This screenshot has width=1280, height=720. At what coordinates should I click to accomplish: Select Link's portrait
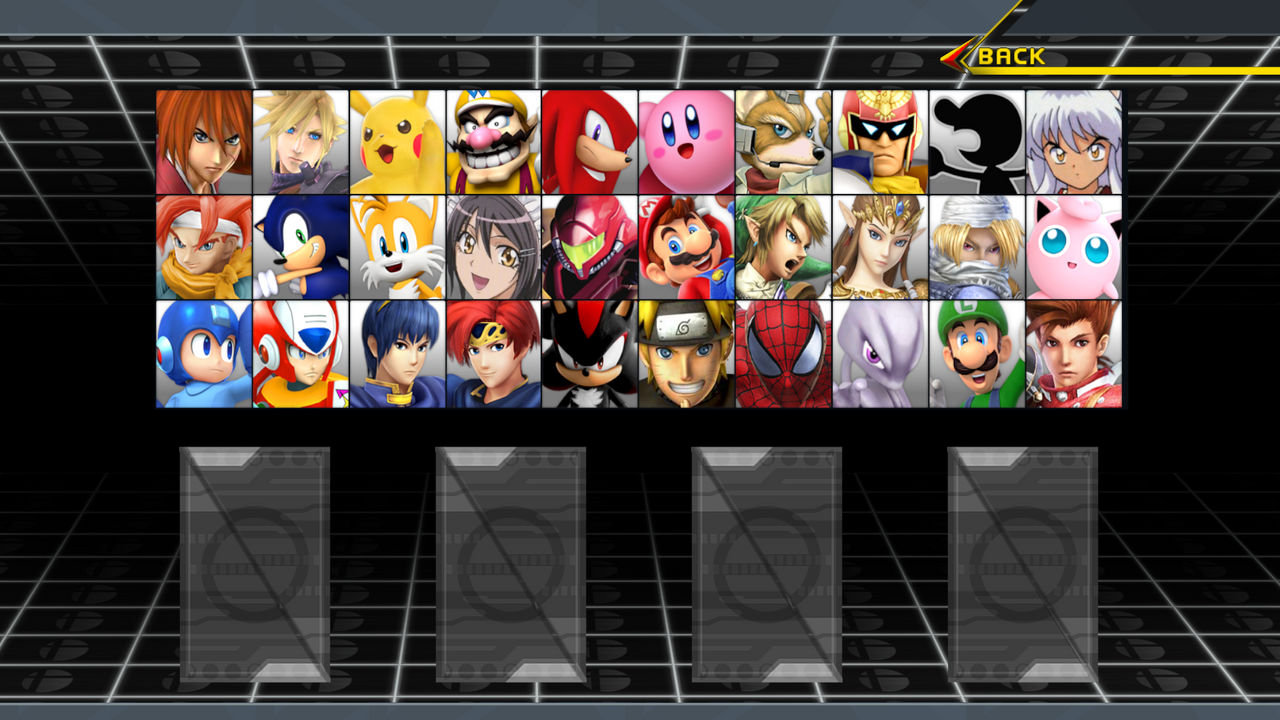pyautogui.click(x=783, y=247)
